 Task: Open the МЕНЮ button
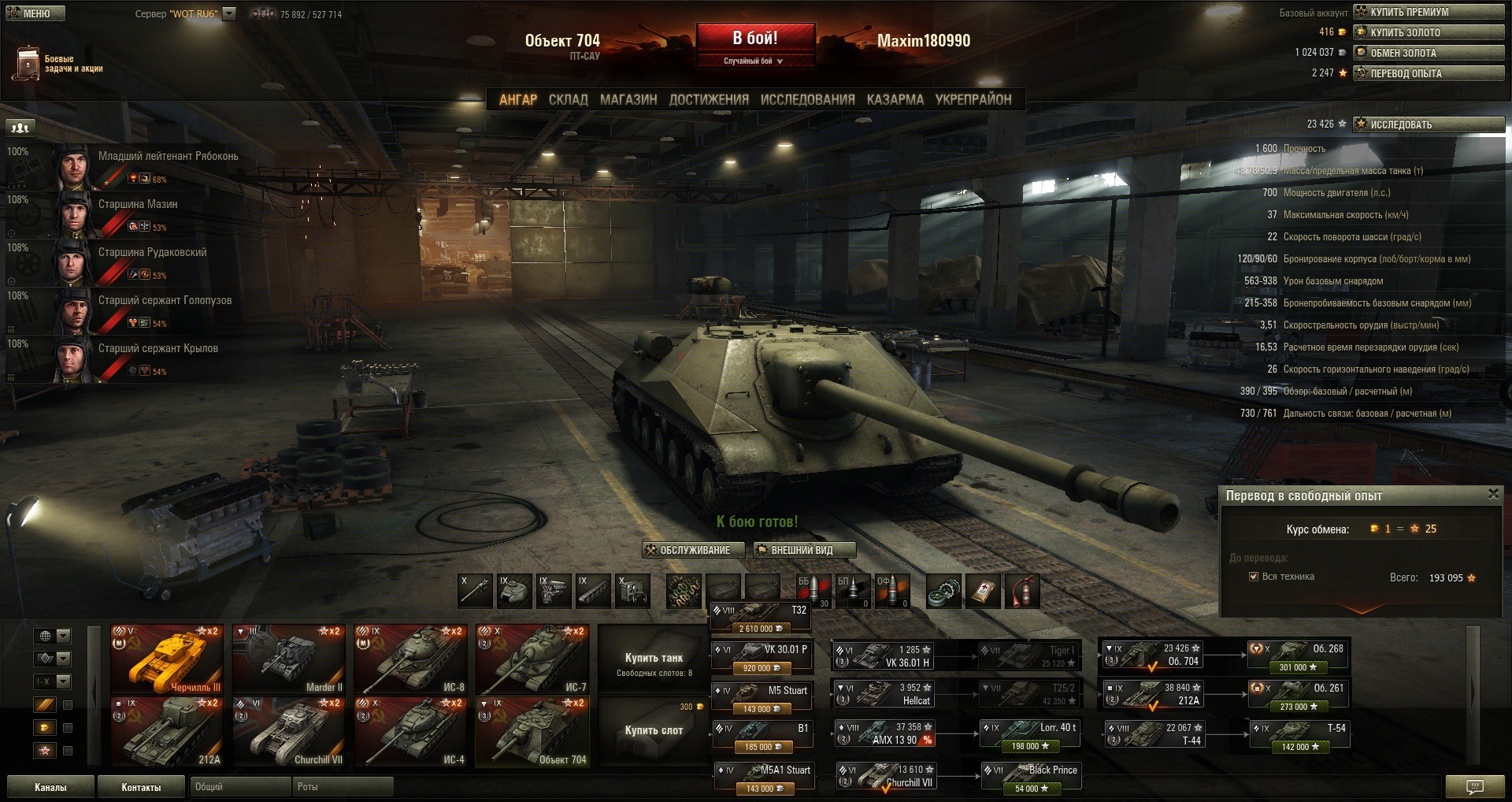click(x=34, y=13)
